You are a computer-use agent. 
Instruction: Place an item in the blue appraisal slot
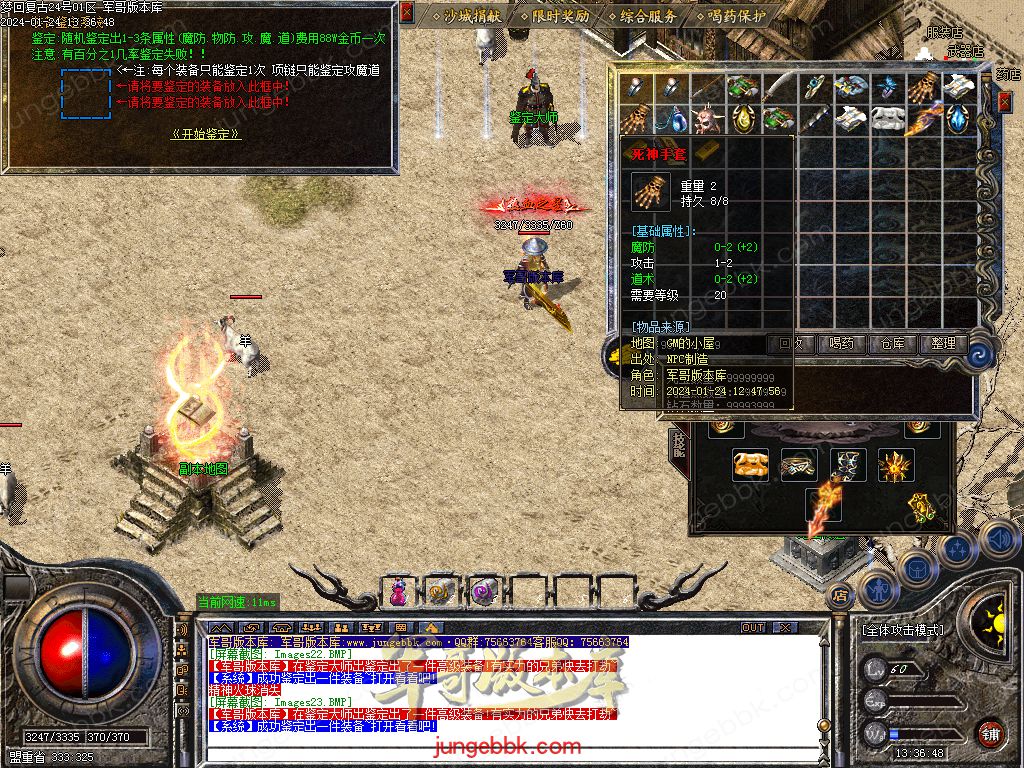[x=85, y=94]
